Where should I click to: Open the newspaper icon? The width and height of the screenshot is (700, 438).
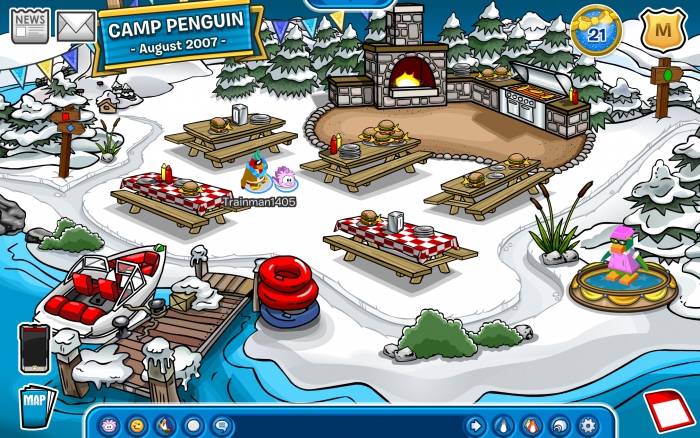pos(30,26)
